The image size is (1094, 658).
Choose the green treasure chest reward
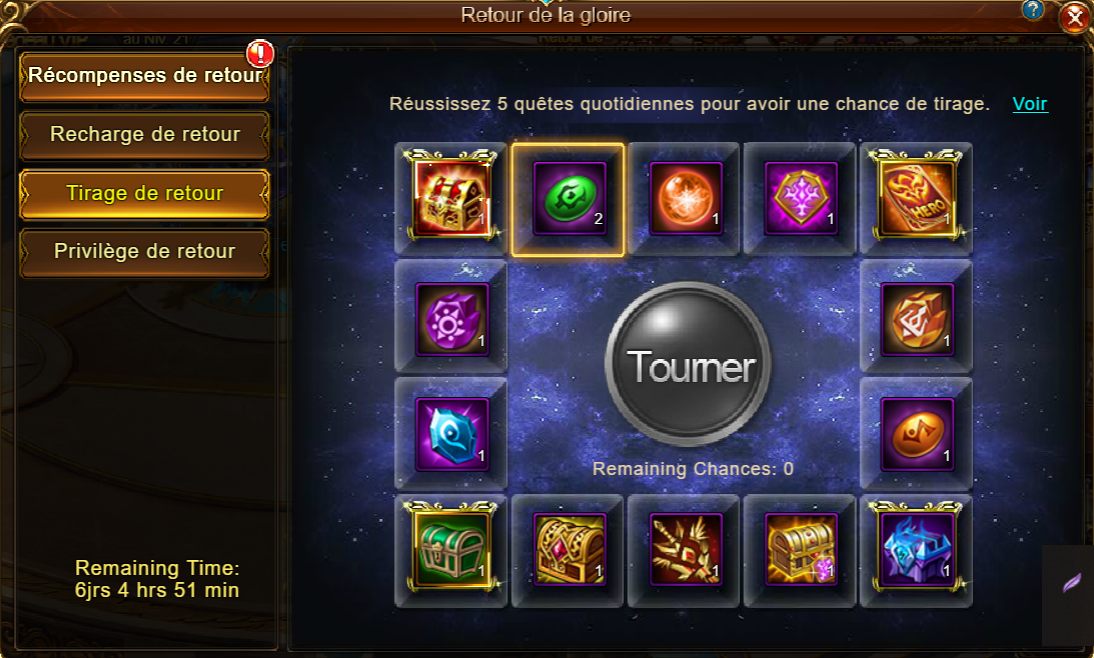[451, 550]
